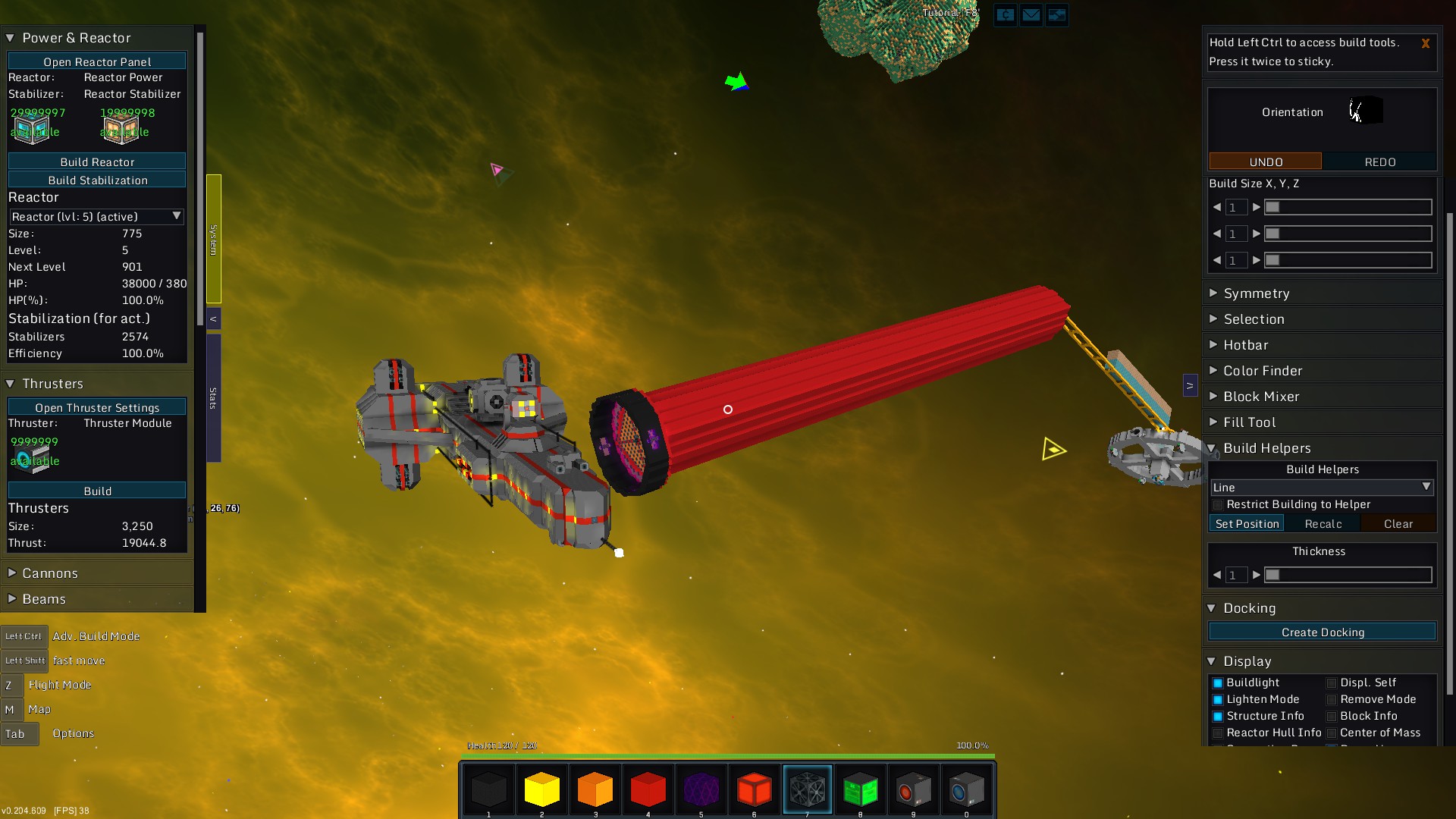Undo the last build action
1456x819 pixels.
[1266, 162]
